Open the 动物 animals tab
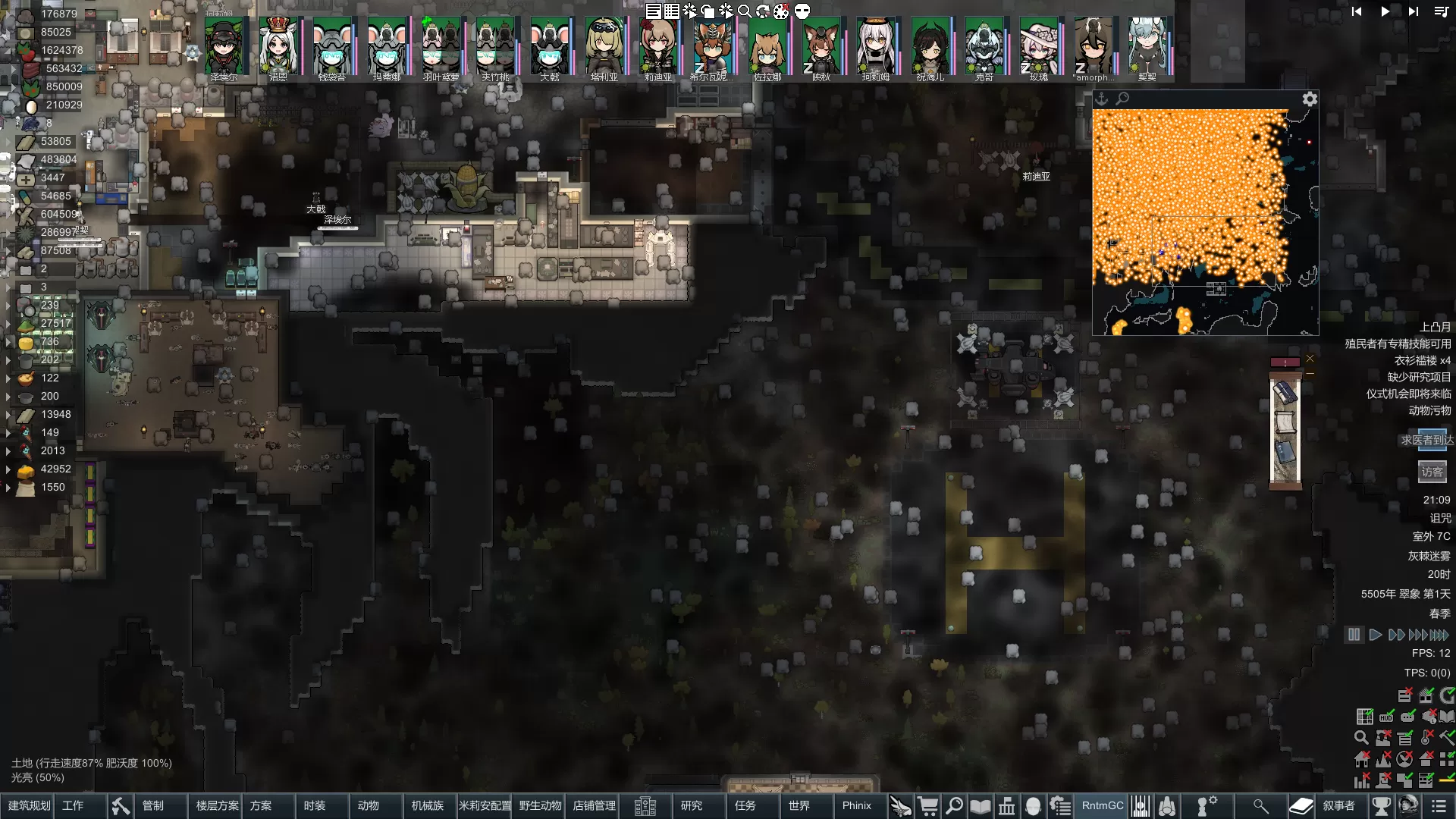 click(369, 805)
